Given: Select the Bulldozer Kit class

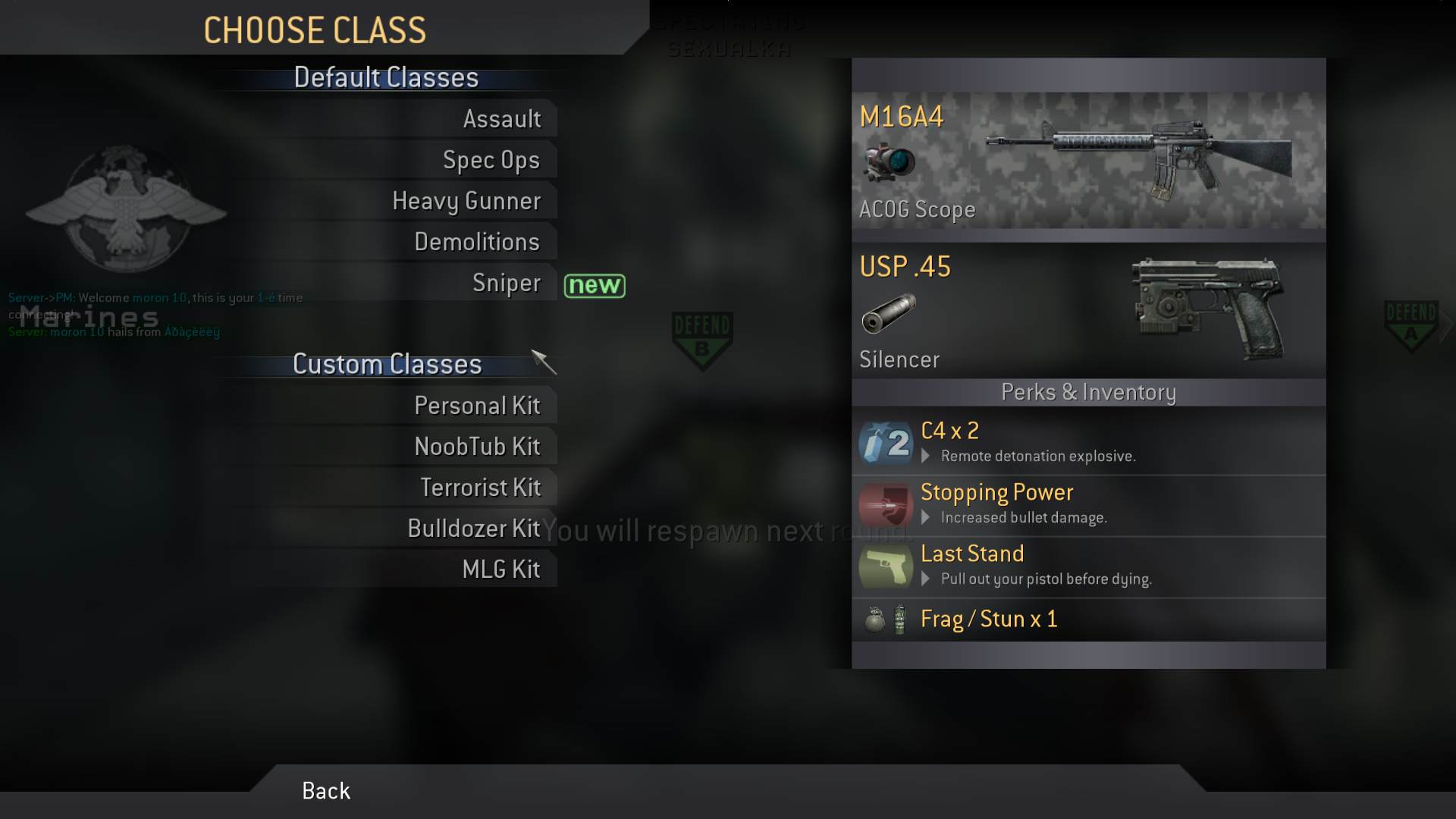Looking at the screenshot, I should tap(473, 529).
